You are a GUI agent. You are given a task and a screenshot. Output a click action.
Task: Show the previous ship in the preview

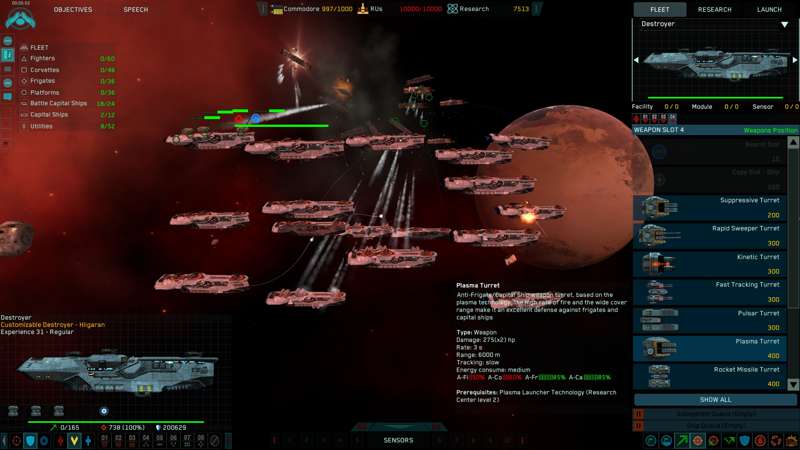click(x=637, y=60)
